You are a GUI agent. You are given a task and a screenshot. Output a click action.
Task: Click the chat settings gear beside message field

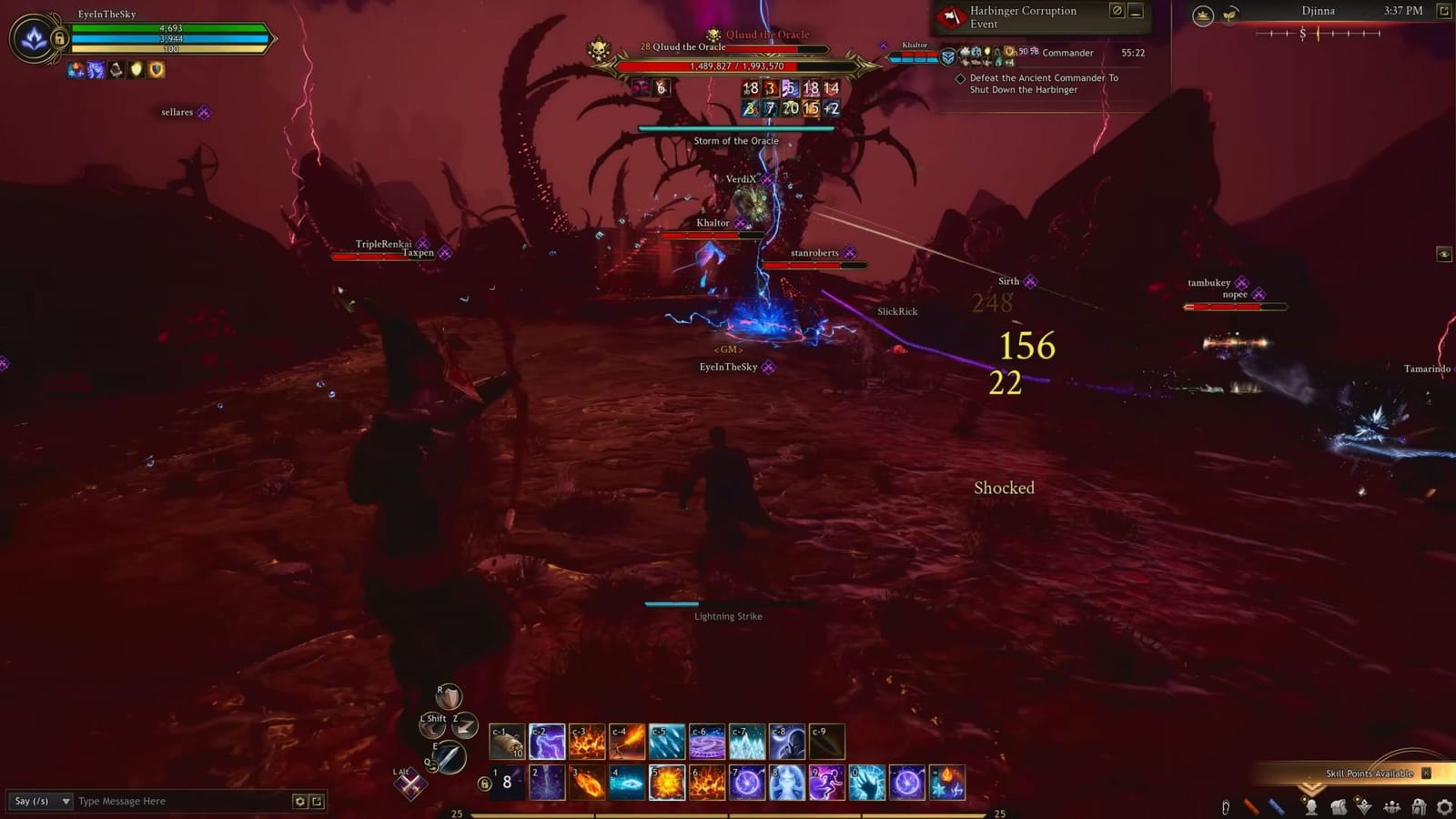[300, 801]
